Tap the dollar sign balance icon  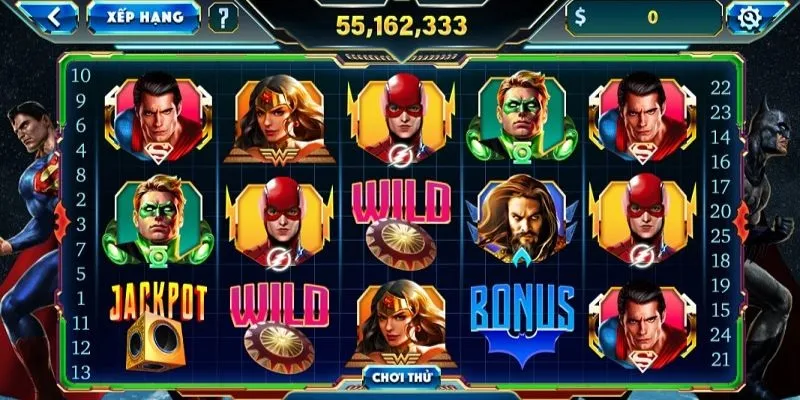tap(581, 17)
